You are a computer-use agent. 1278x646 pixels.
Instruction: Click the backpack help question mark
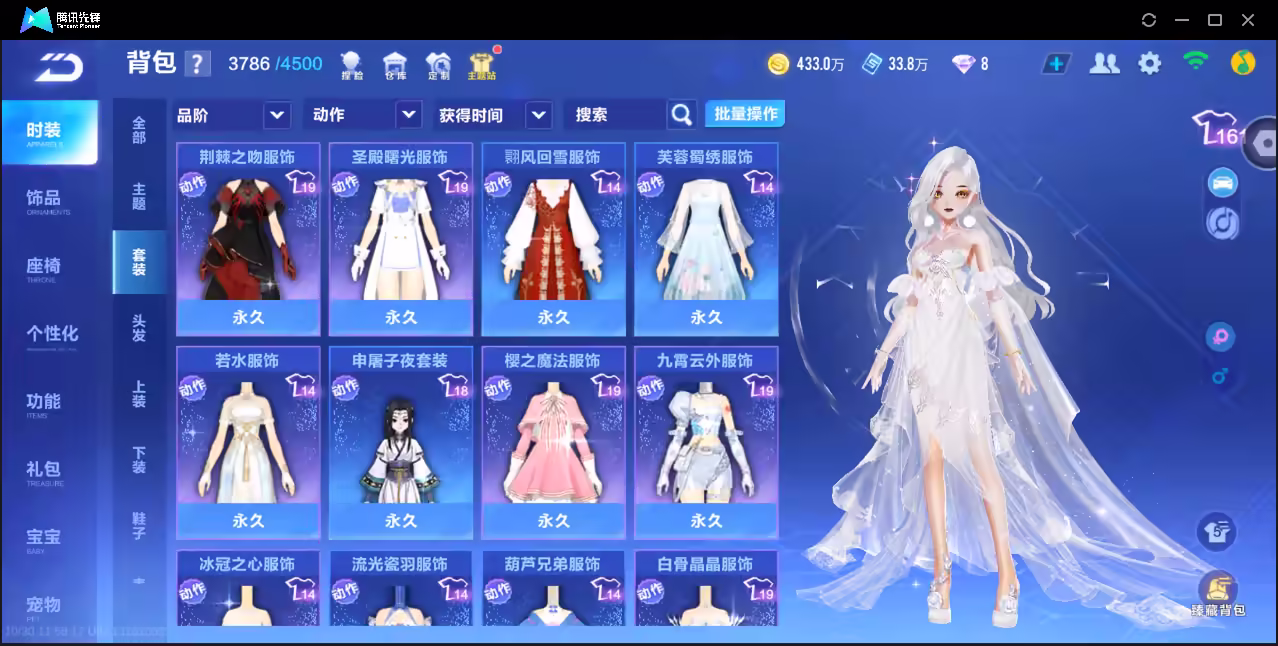(198, 64)
